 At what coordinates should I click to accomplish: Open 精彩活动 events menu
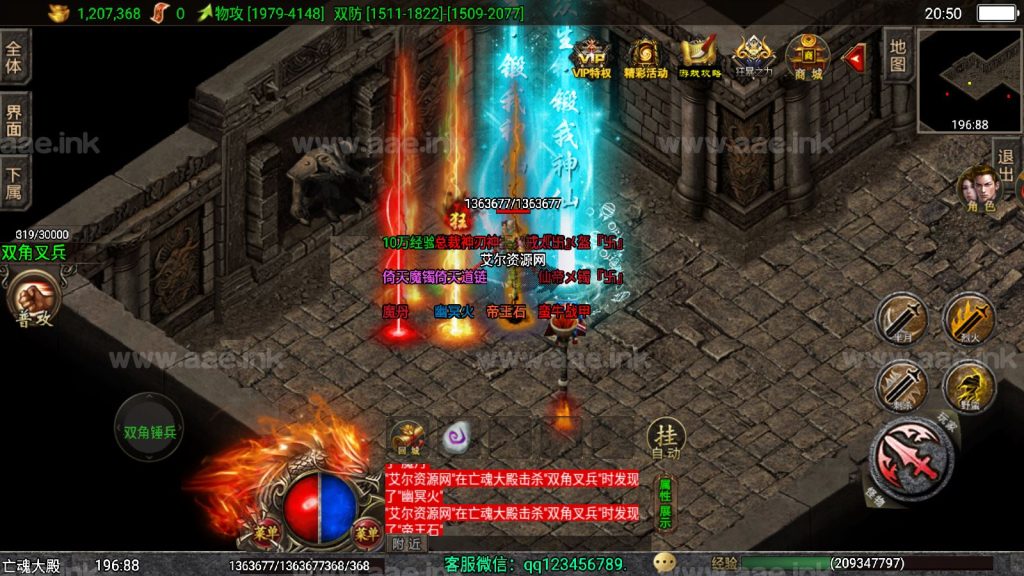coord(645,56)
